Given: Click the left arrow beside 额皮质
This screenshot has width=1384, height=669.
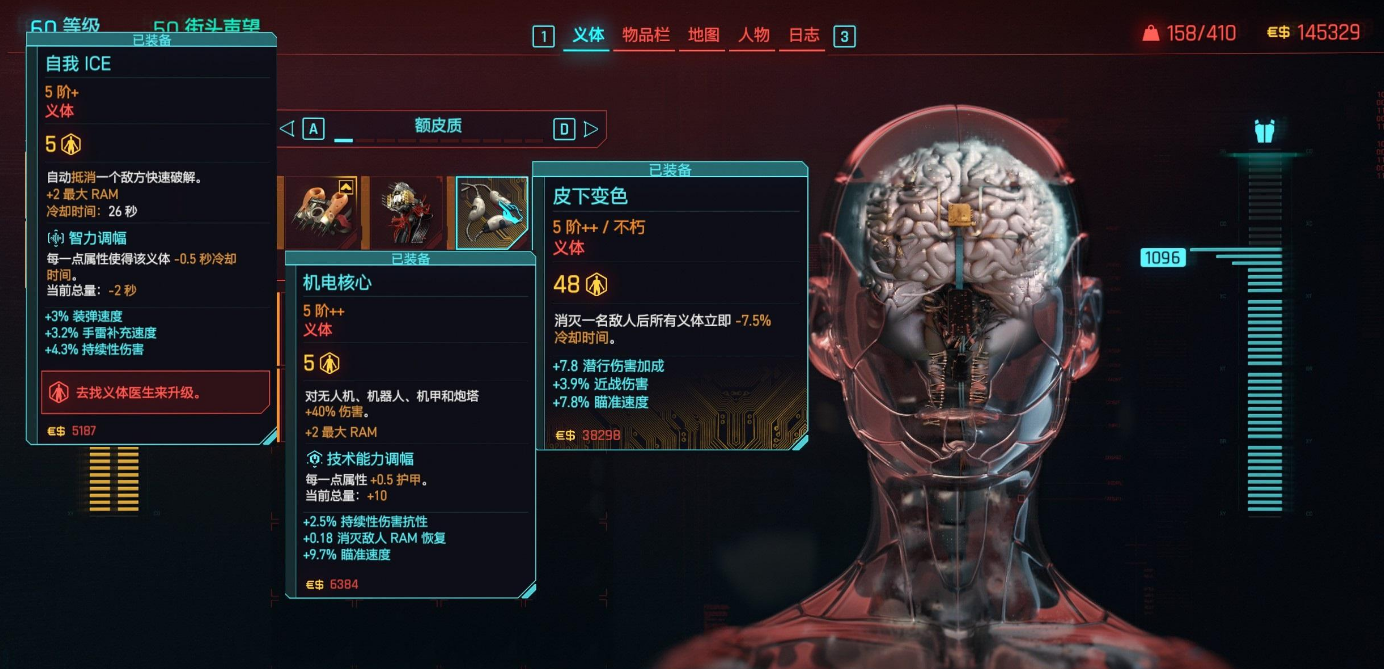Looking at the screenshot, I should coord(286,128).
